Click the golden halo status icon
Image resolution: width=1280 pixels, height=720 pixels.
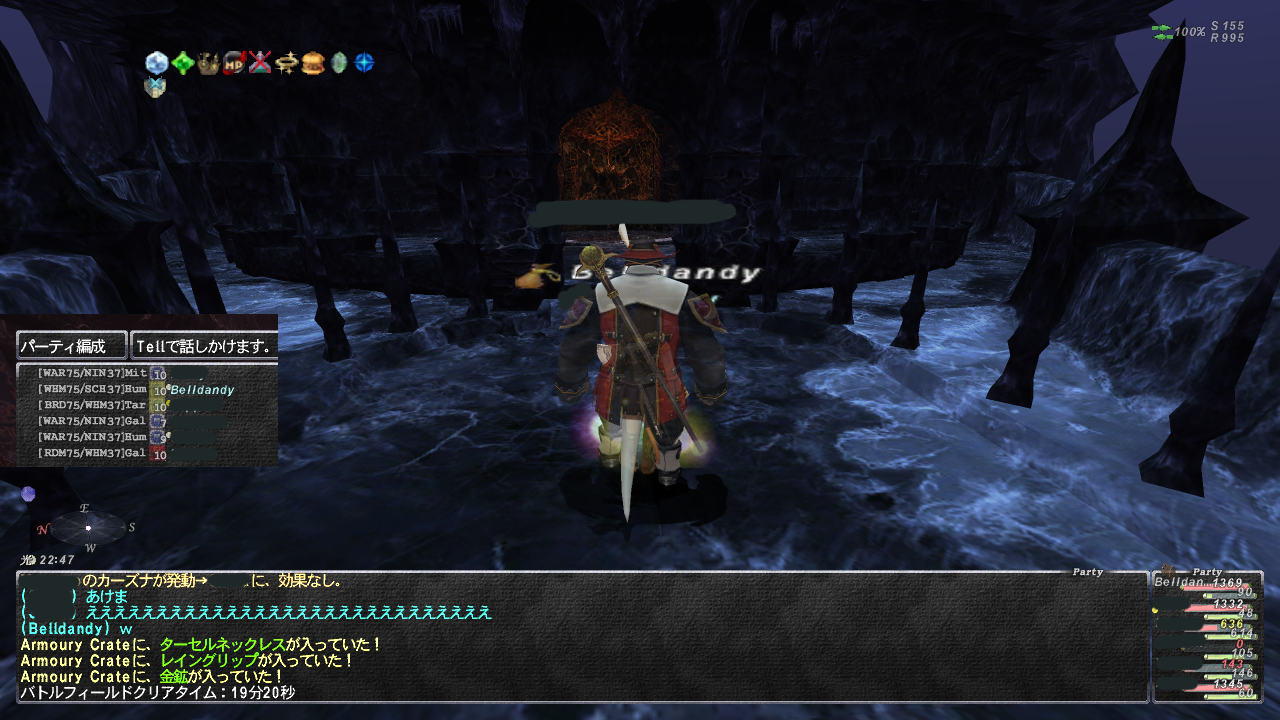287,63
